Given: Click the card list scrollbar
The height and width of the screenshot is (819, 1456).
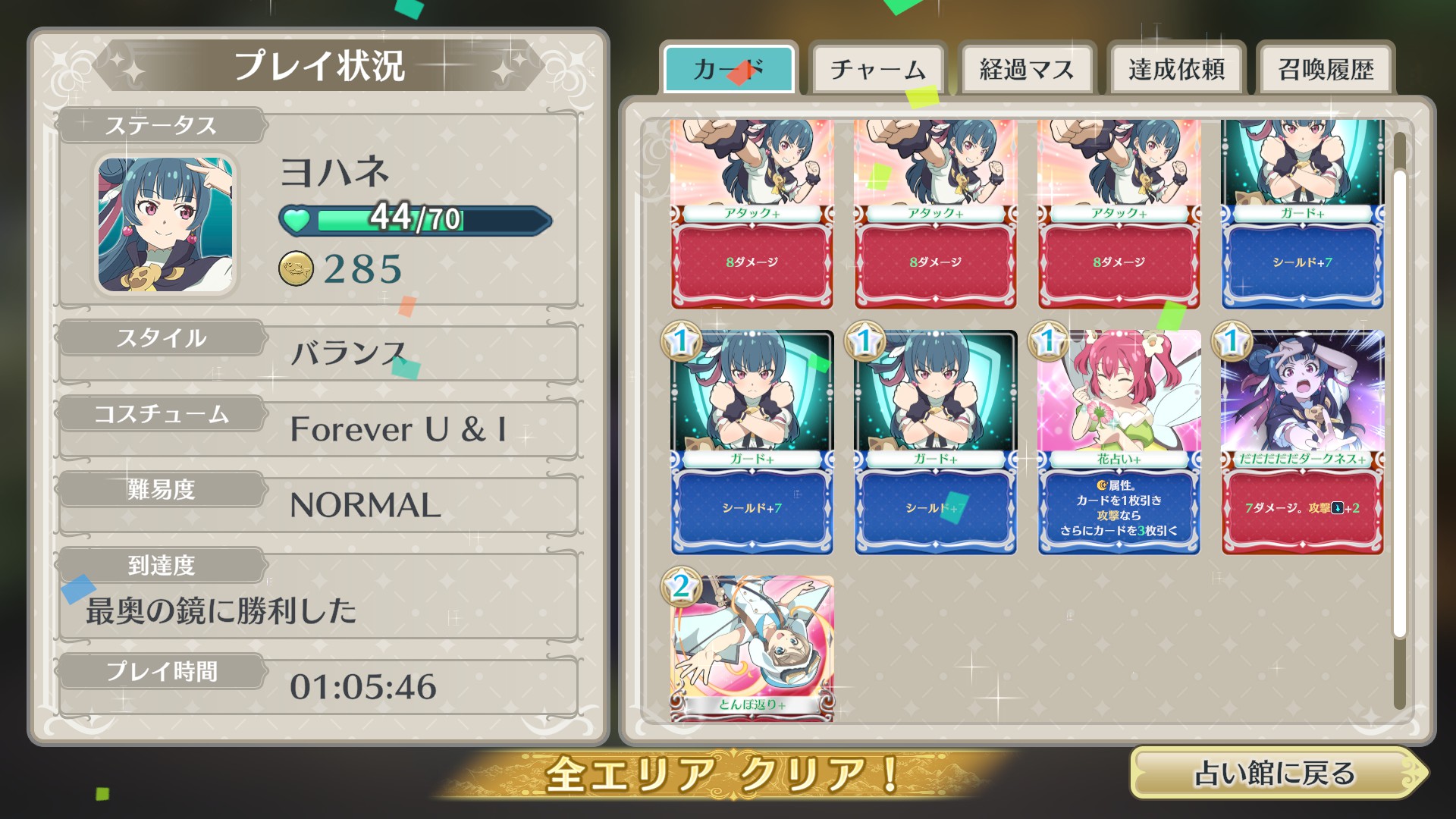Looking at the screenshot, I should (x=1399, y=402).
